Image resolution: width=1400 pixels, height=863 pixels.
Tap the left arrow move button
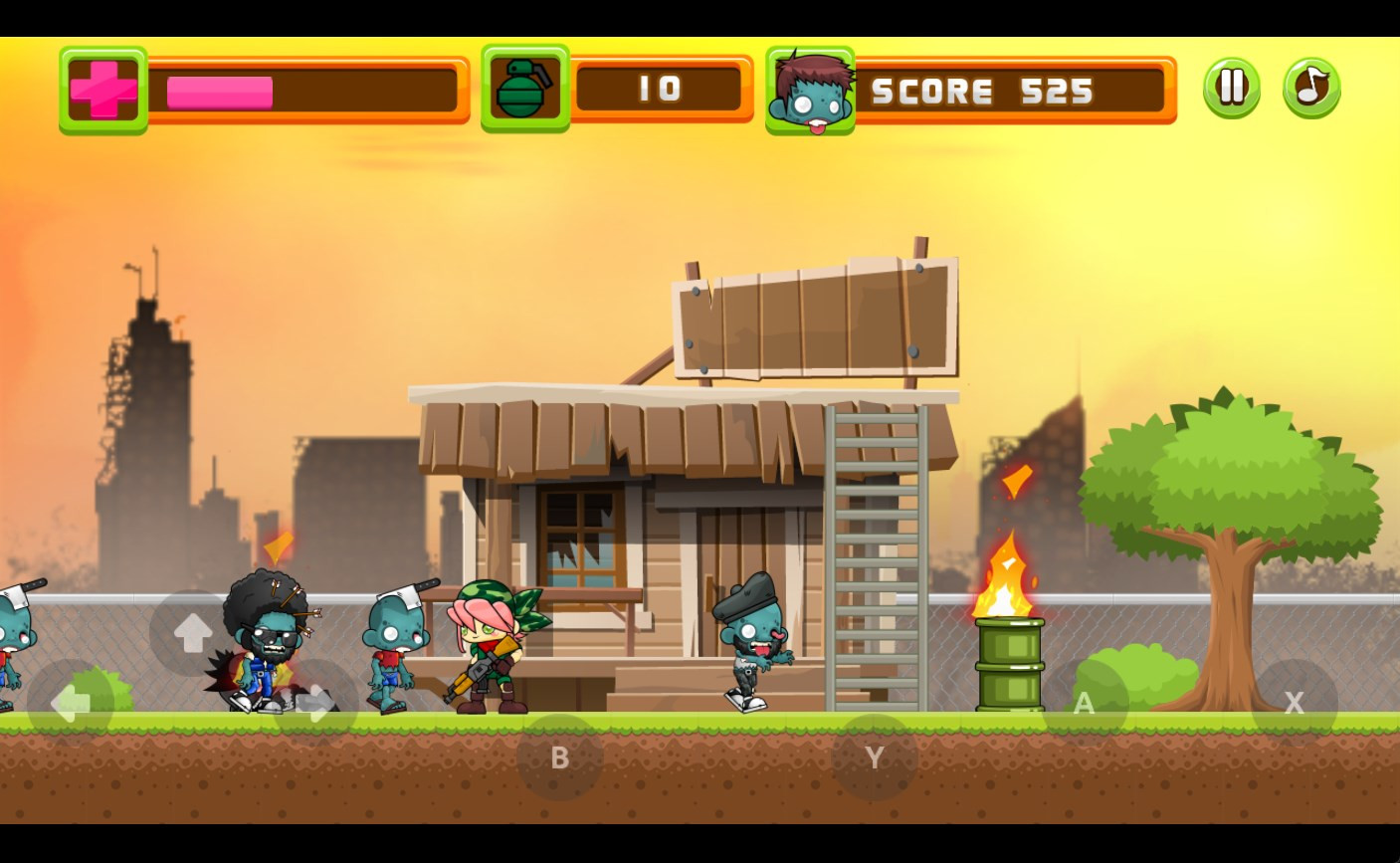[x=70, y=704]
